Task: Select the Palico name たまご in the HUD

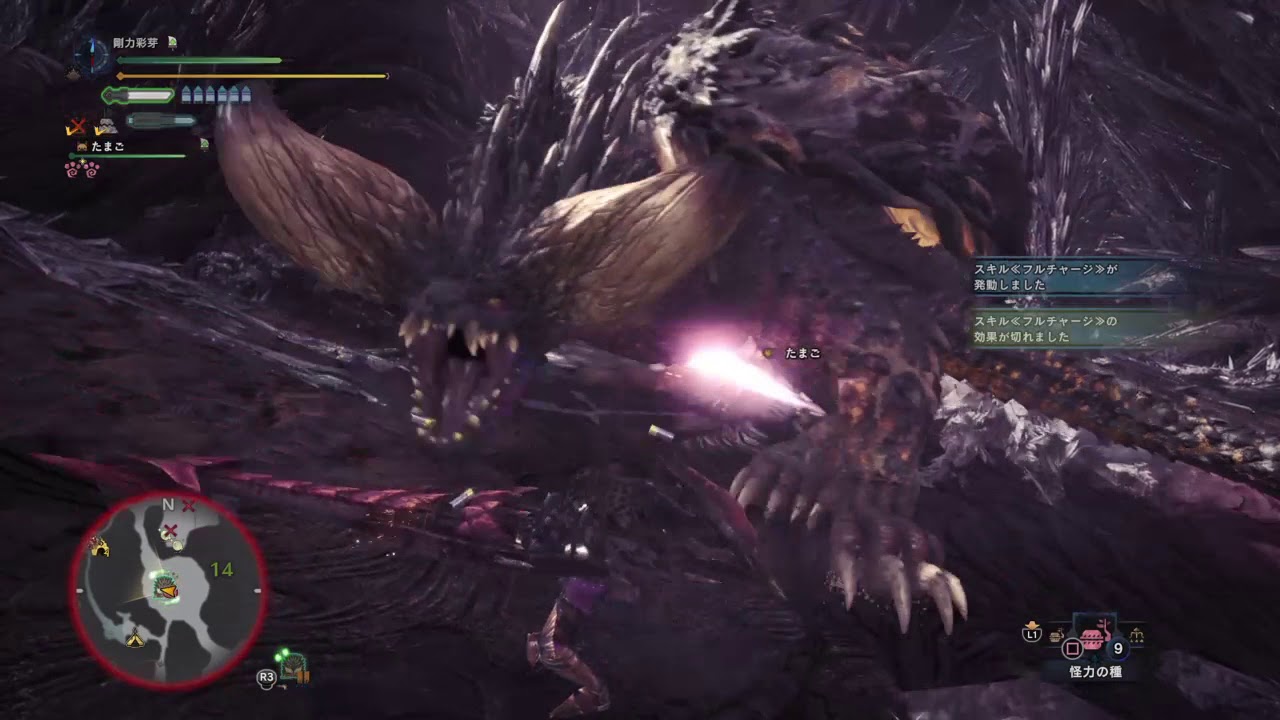Action: point(106,146)
